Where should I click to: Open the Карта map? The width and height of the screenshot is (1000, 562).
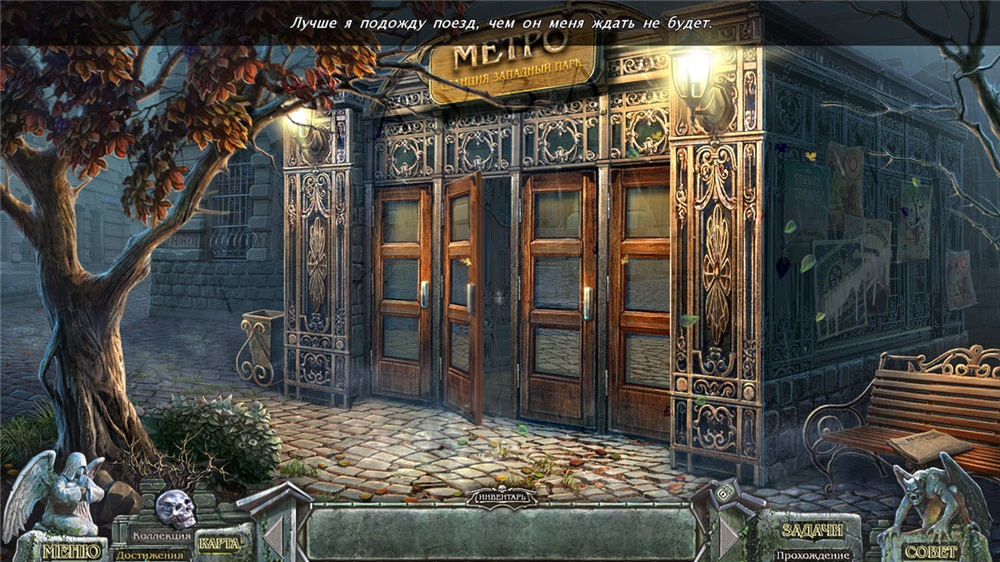[219, 543]
